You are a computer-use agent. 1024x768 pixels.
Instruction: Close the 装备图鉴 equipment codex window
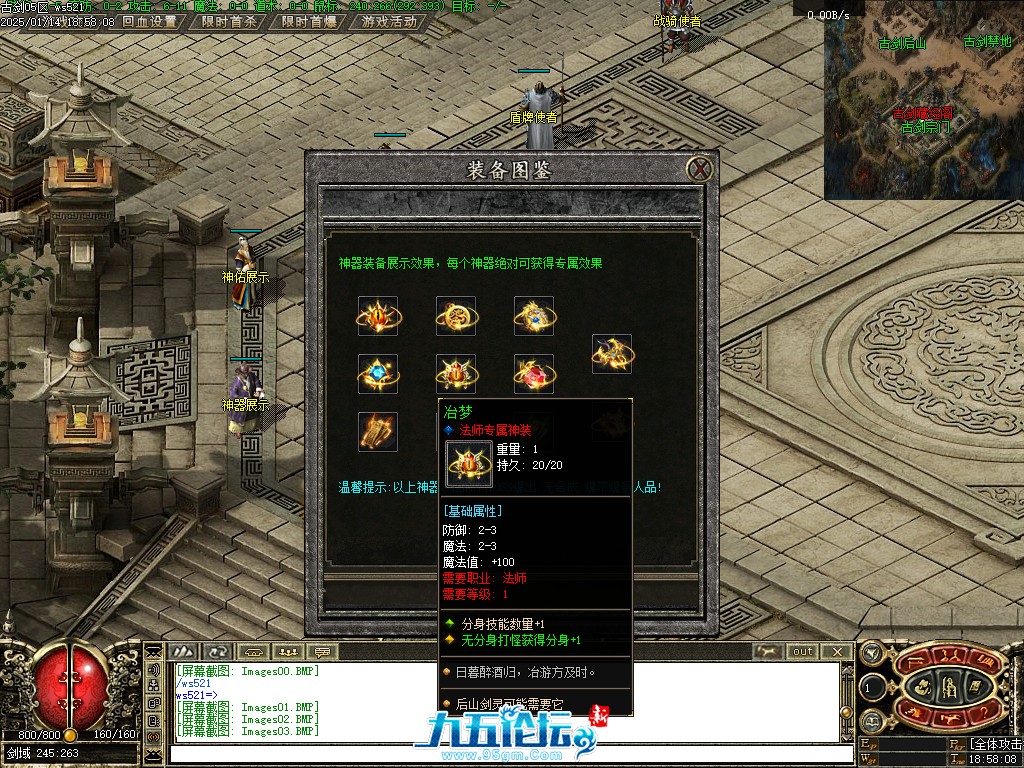point(701,168)
